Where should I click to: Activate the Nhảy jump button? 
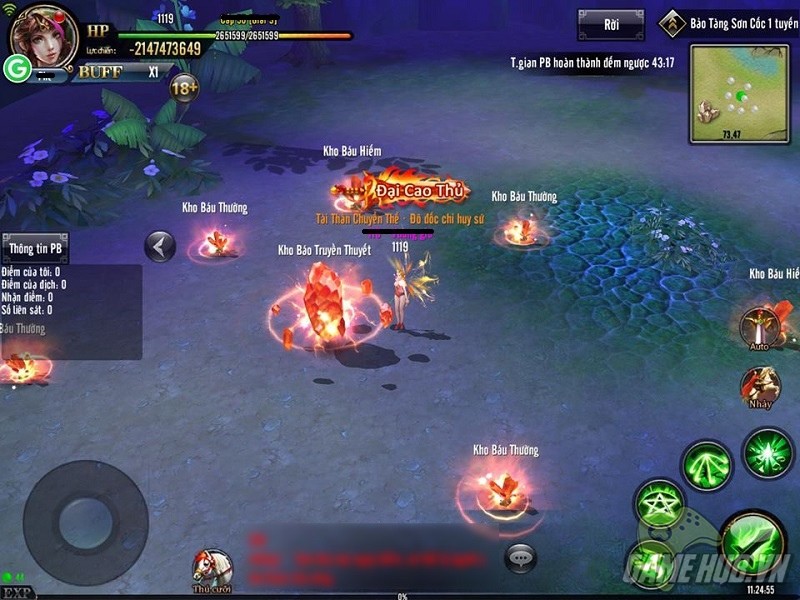click(760, 386)
